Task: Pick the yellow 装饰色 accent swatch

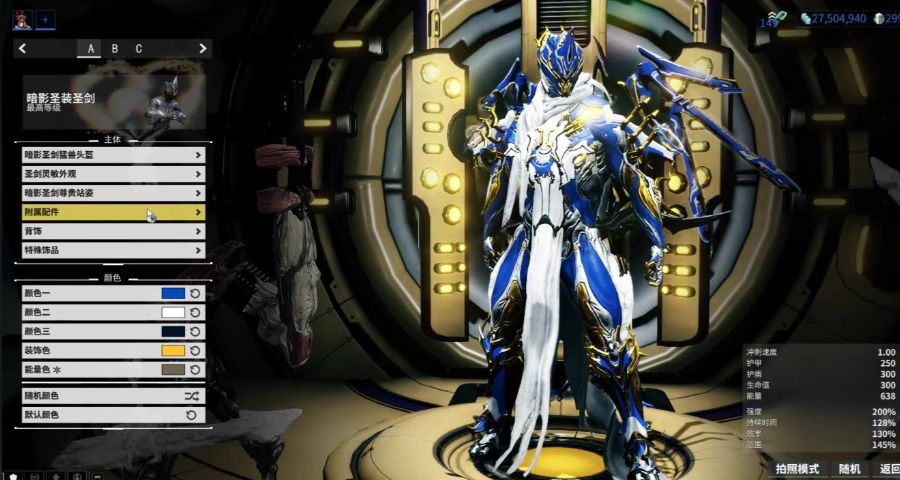Action: click(173, 351)
